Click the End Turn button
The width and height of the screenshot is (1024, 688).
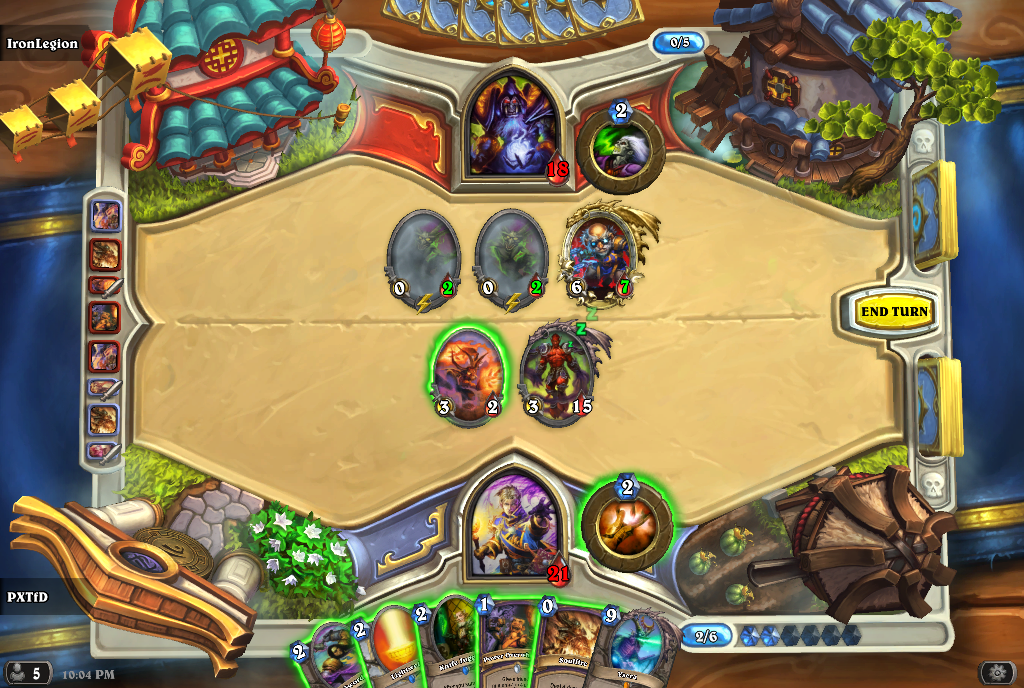click(894, 312)
